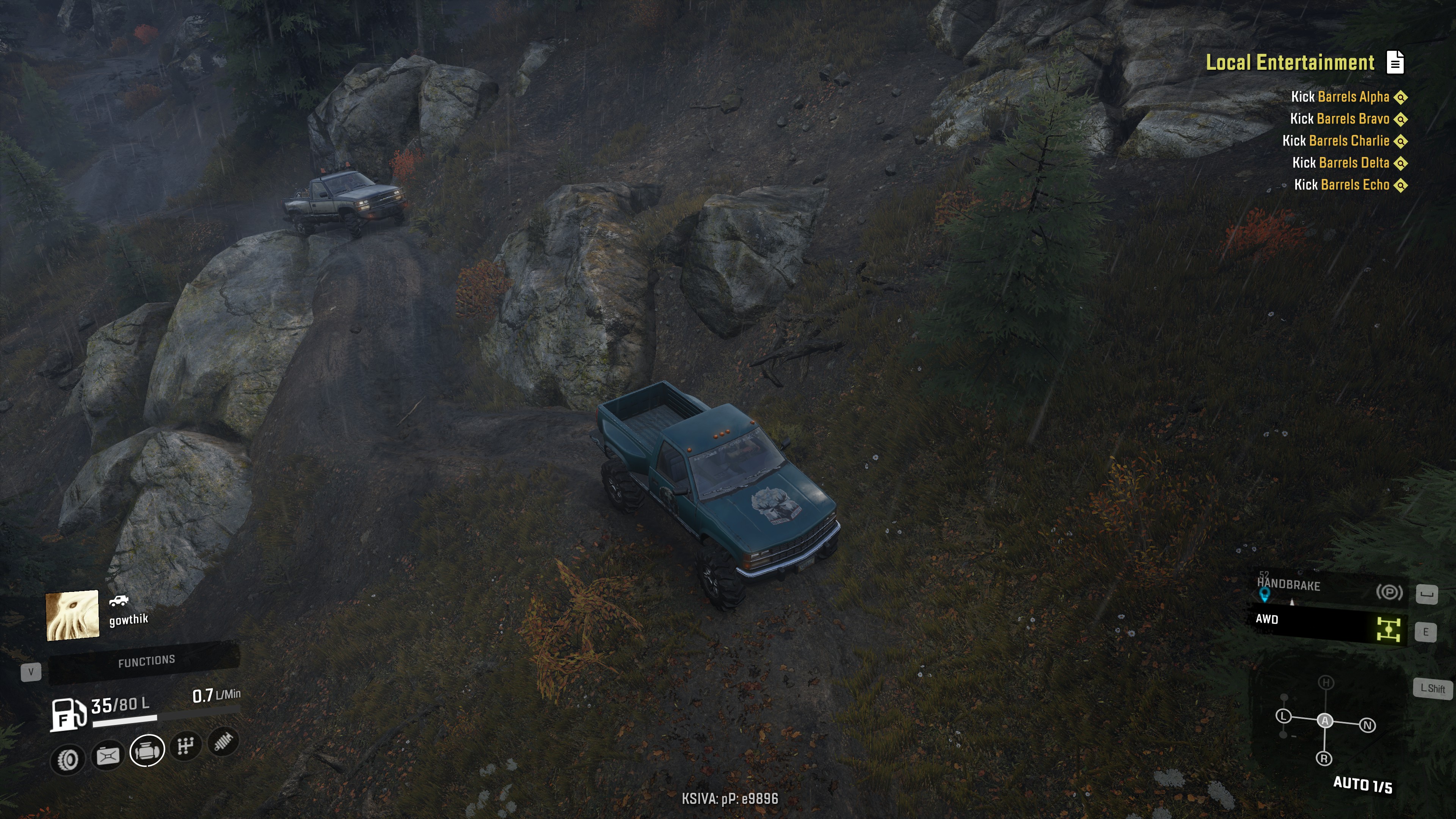This screenshot has height=819, width=1456.
Task: Open the Local Entertainment task document icon
Action: click(x=1395, y=62)
